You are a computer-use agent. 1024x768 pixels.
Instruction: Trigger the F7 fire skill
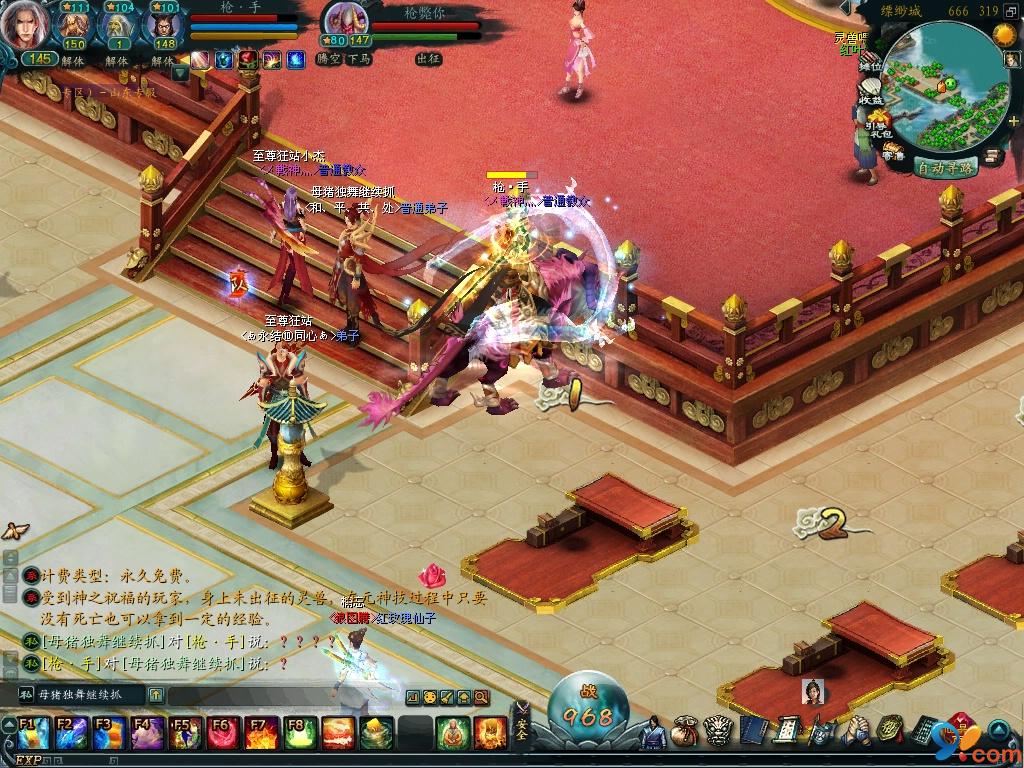tap(261, 733)
